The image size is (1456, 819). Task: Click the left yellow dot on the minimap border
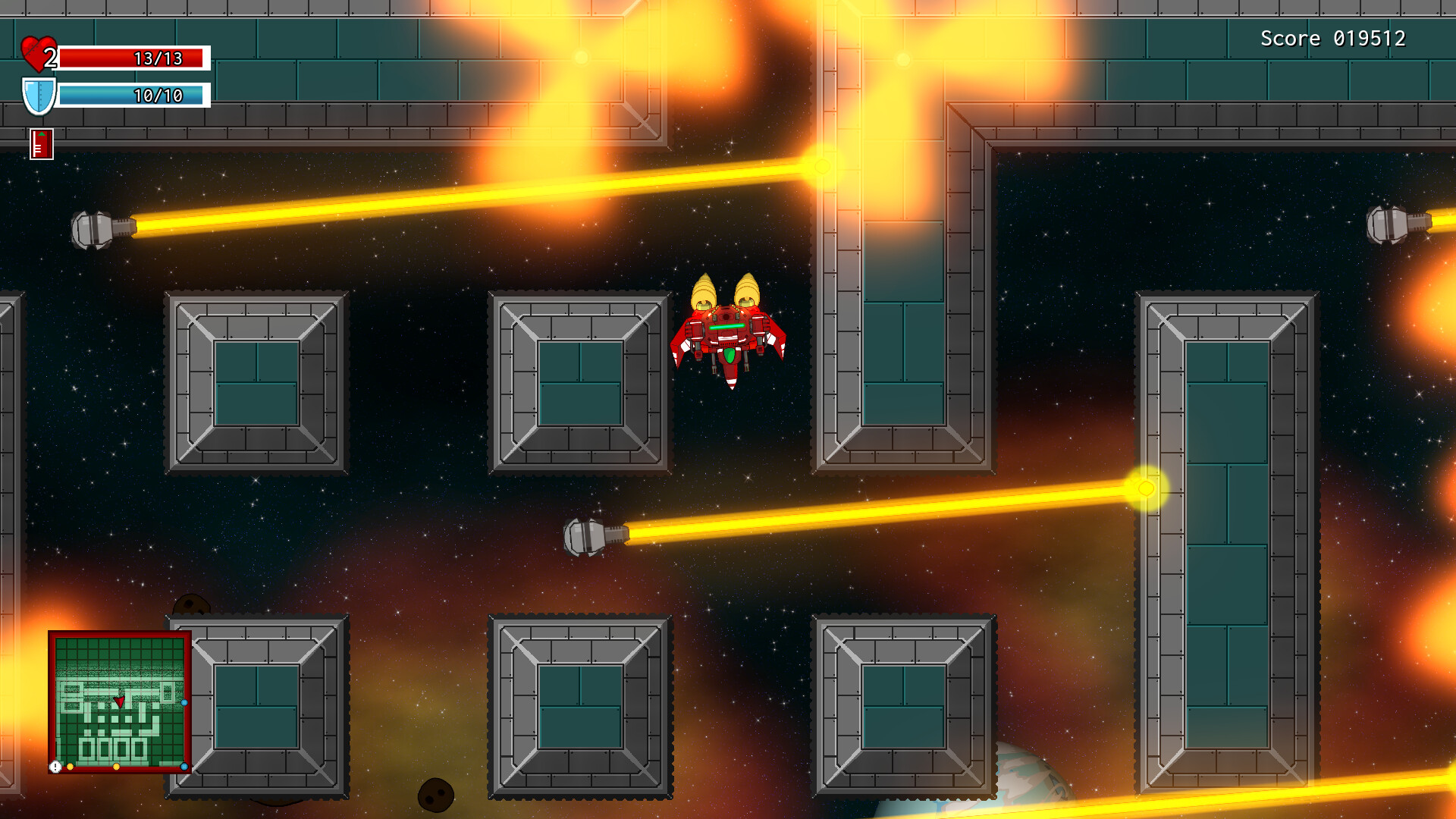pos(71,767)
